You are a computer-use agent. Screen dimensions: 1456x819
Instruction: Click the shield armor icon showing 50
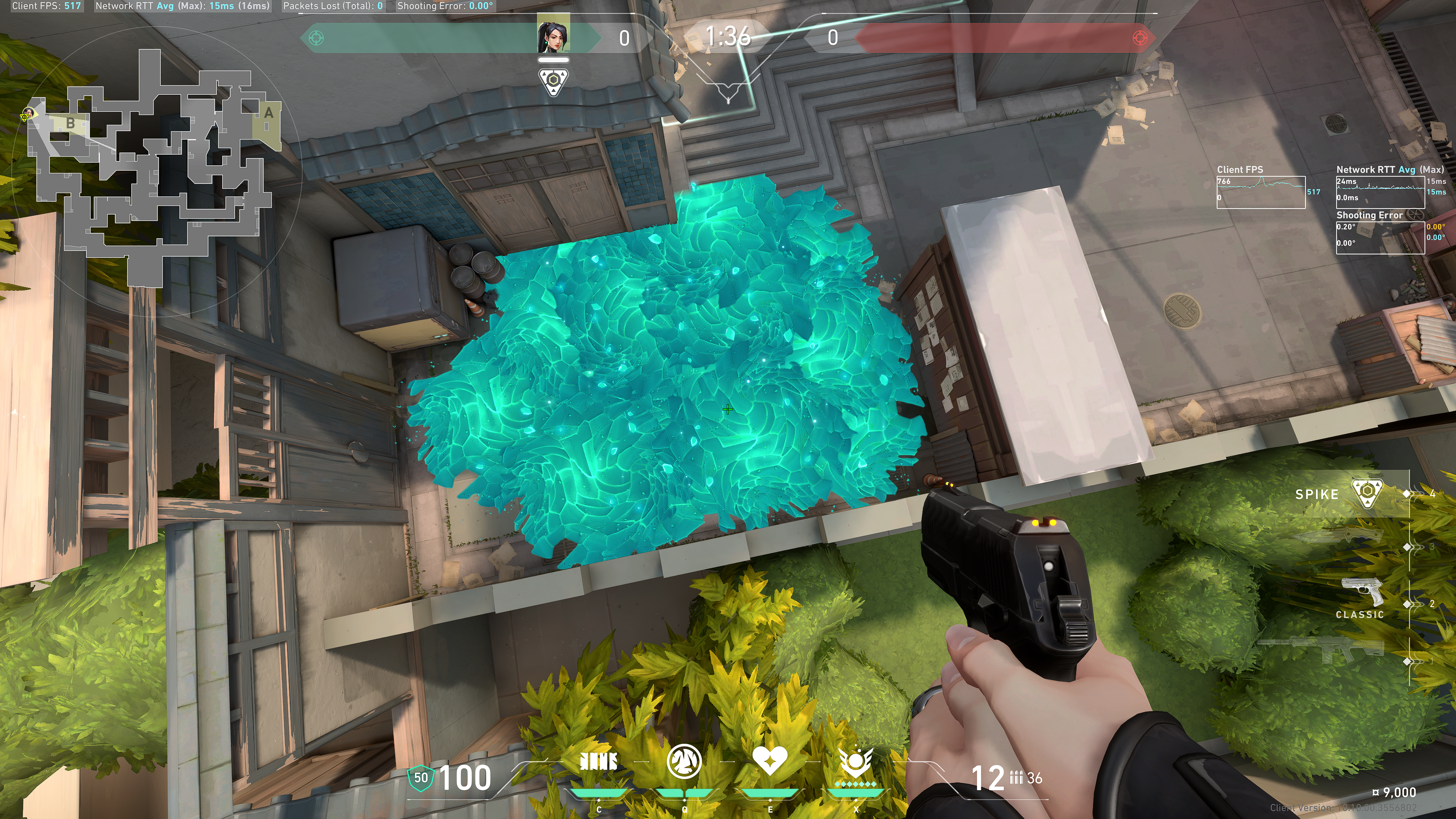[420, 778]
